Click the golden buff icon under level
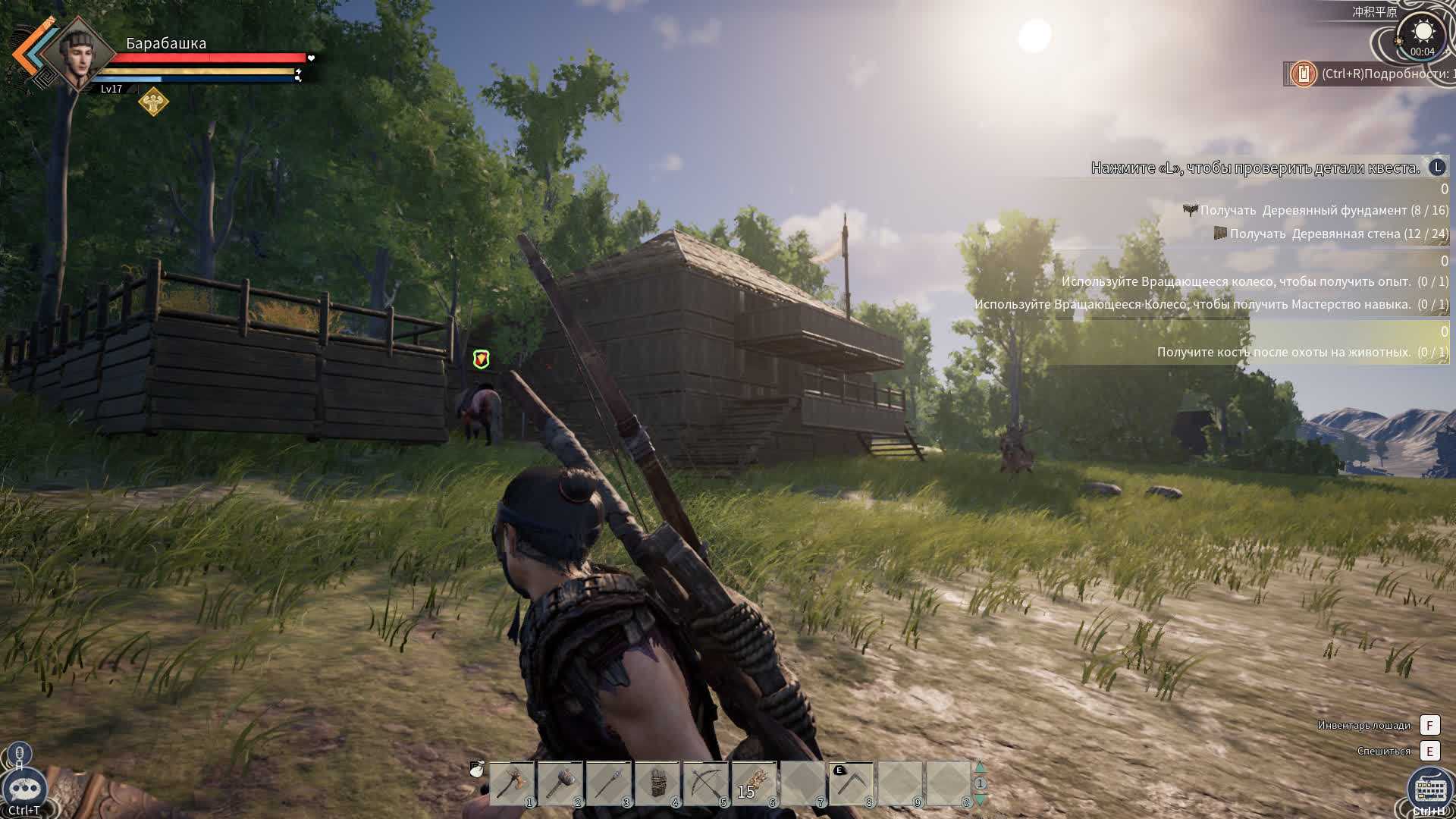This screenshot has width=1456, height=819. click(153, 101)
